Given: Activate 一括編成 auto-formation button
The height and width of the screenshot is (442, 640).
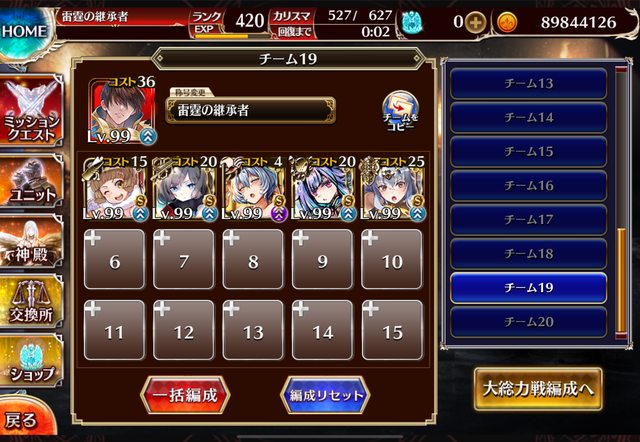Looking at the screenshot, I should tap(184, 394).
